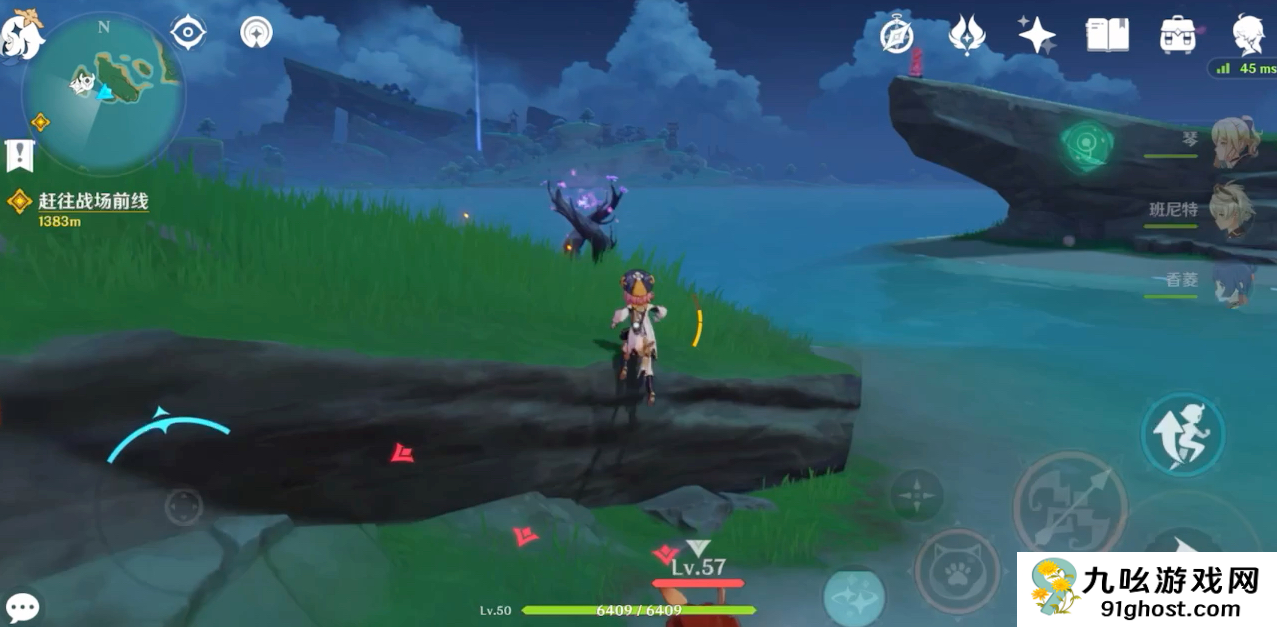Activate the sparkling elemental burst button

[854, 597]
